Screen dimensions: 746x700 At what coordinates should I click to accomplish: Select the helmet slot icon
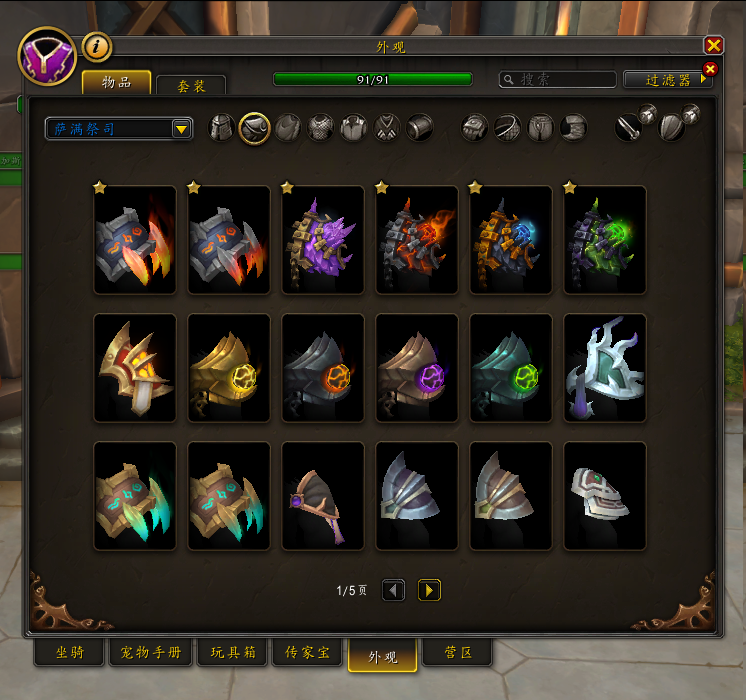click(222, 128)
